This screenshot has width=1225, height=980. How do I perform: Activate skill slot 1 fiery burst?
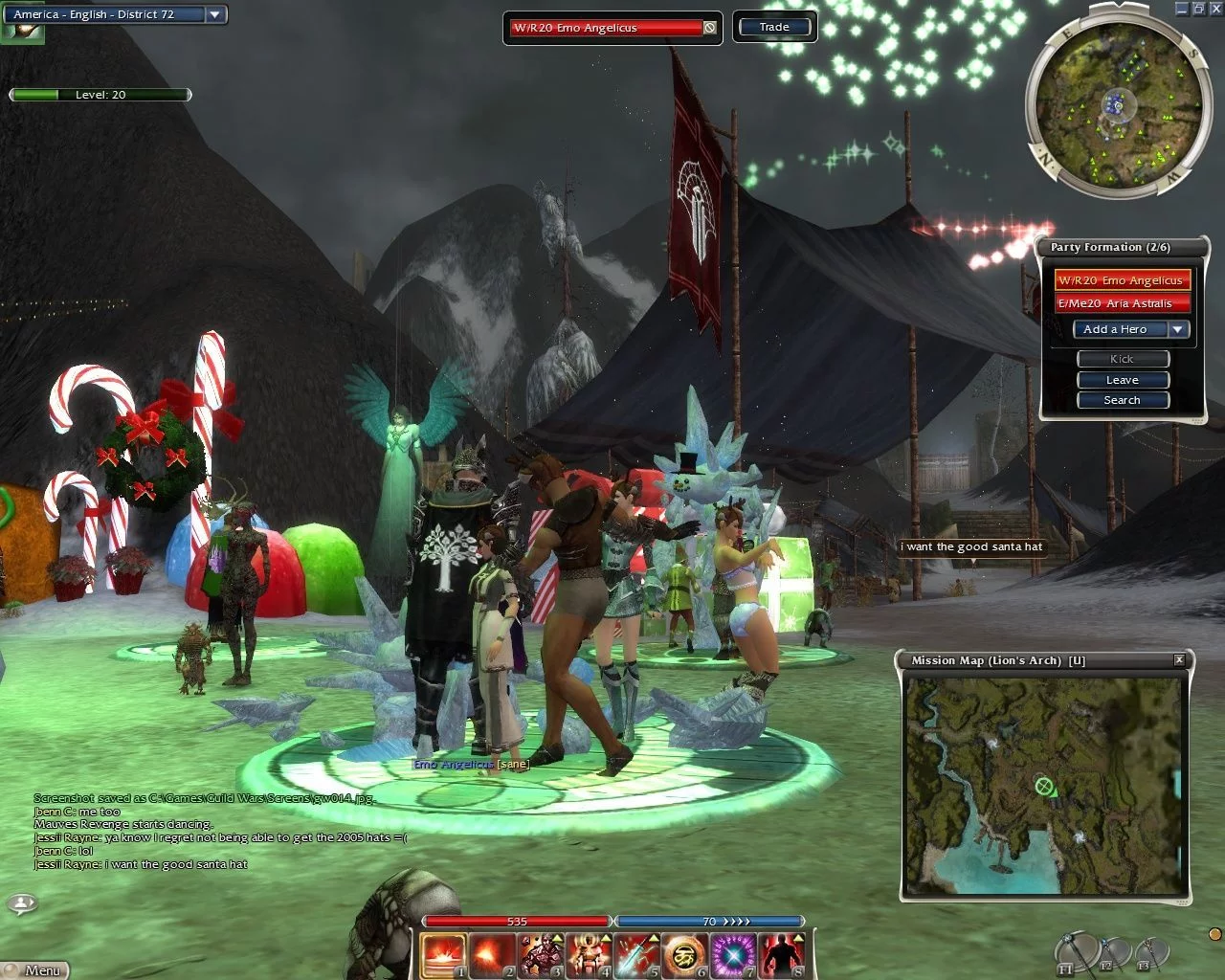443,954
